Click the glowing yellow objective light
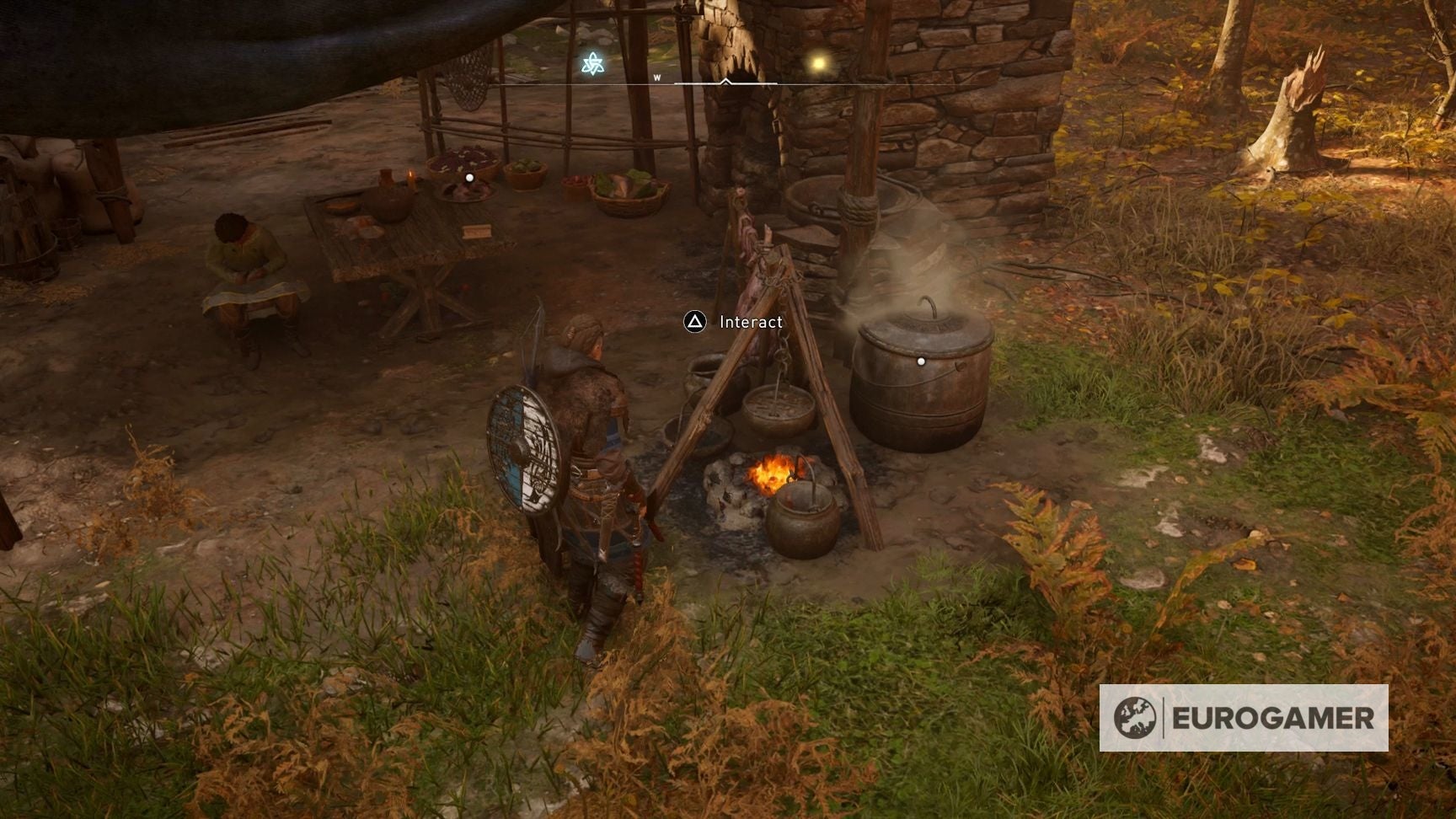1456x819 pixels. click(818, 63)
